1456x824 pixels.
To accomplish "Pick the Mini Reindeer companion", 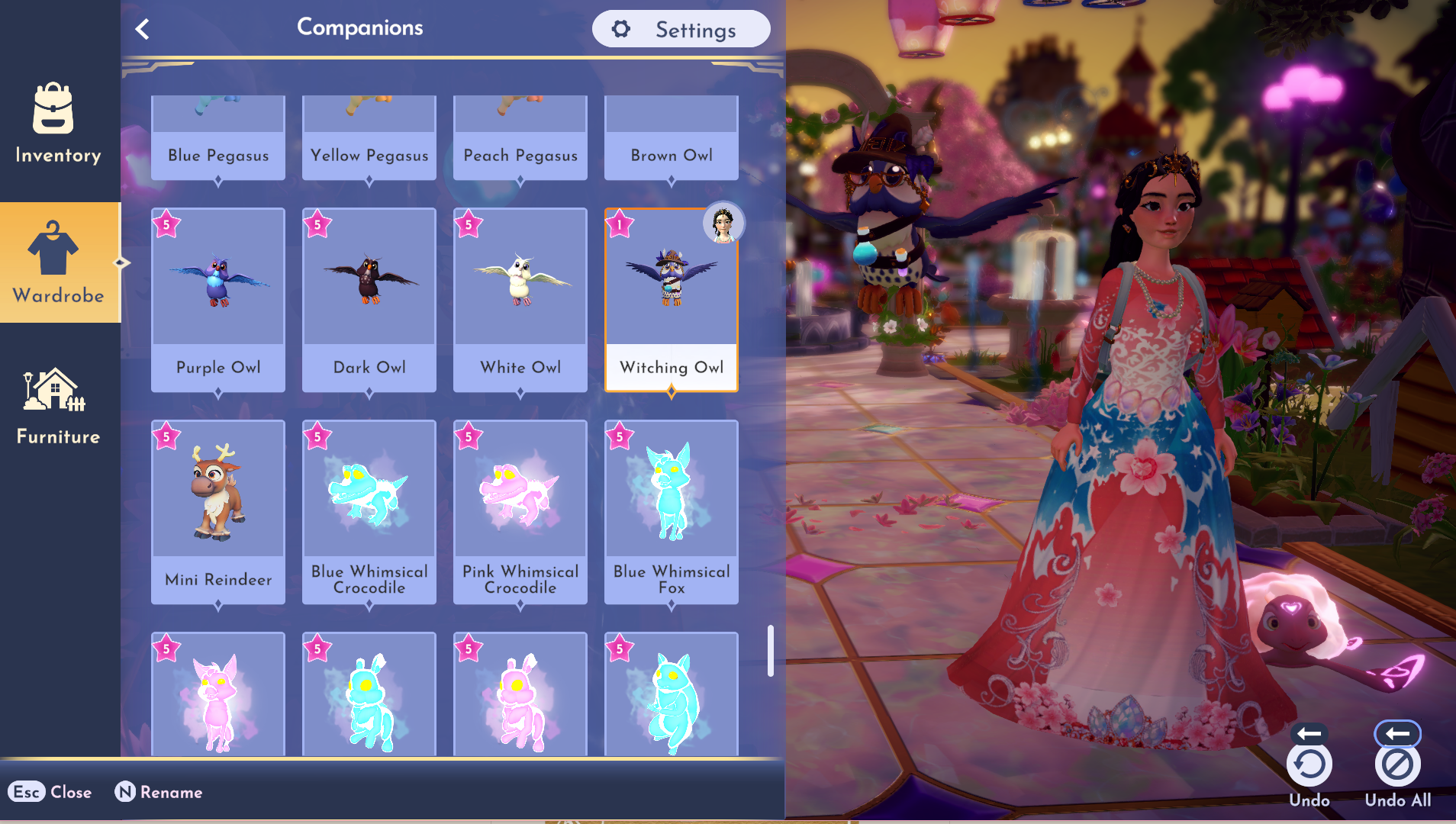I will pos(218,511).
